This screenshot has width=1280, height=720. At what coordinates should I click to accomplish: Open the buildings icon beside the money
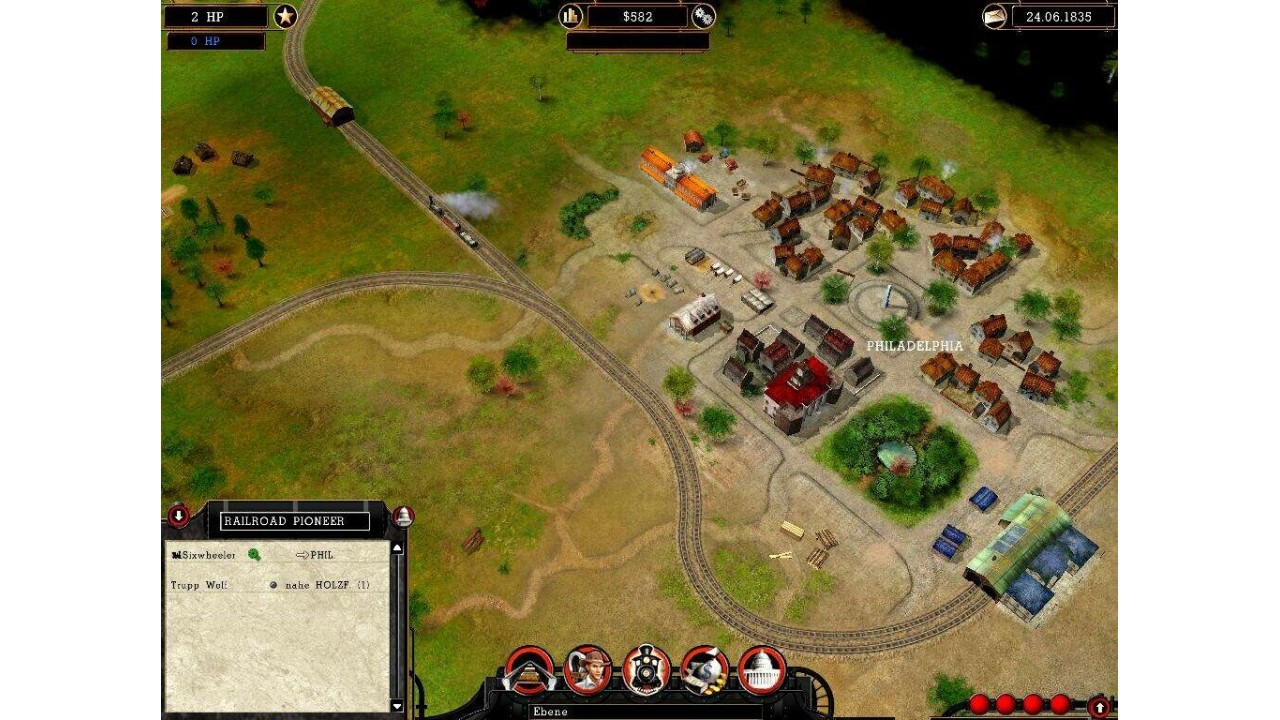(571, 16)
